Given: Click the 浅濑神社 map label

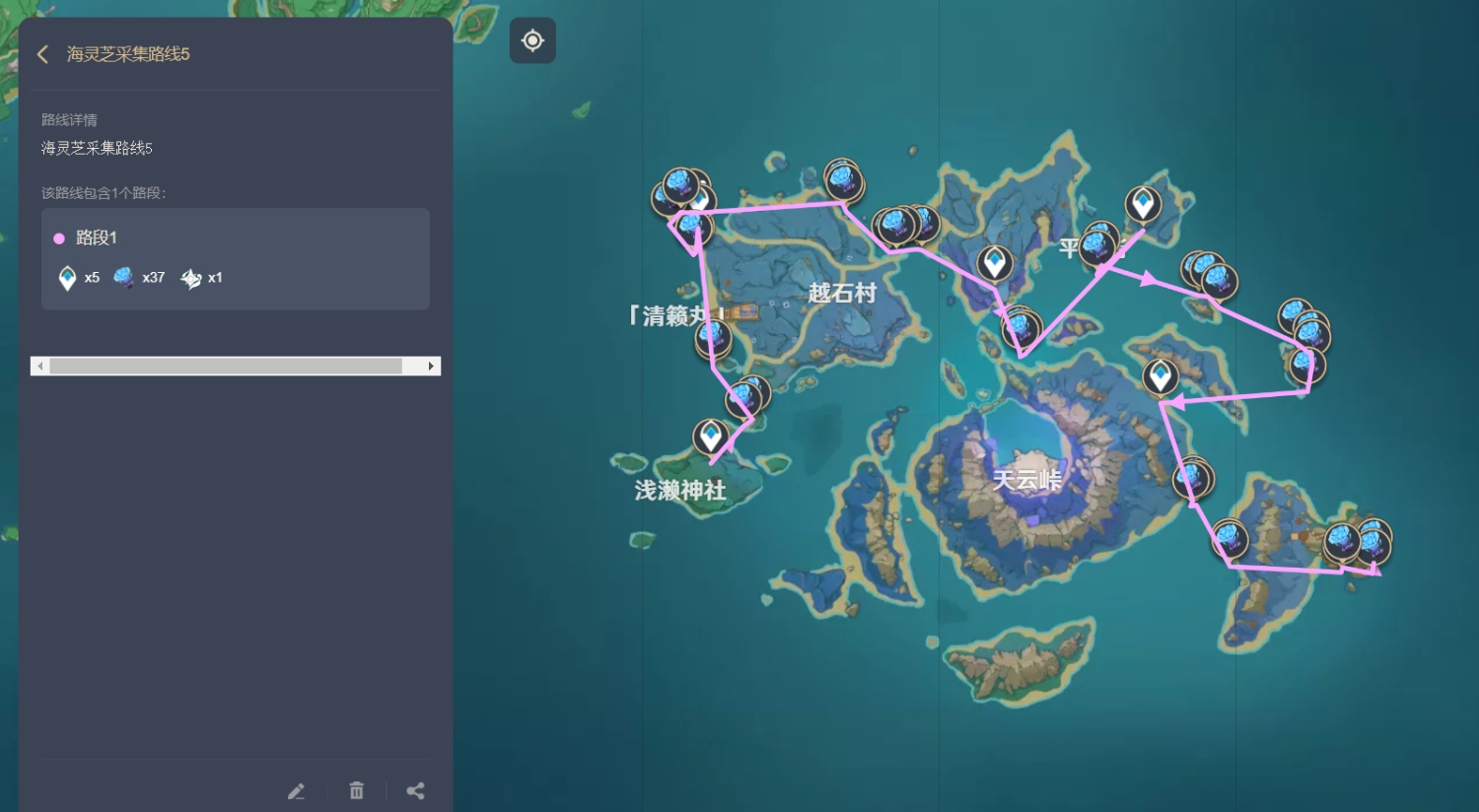Looking at the screenshot, I should coord(680,492).
